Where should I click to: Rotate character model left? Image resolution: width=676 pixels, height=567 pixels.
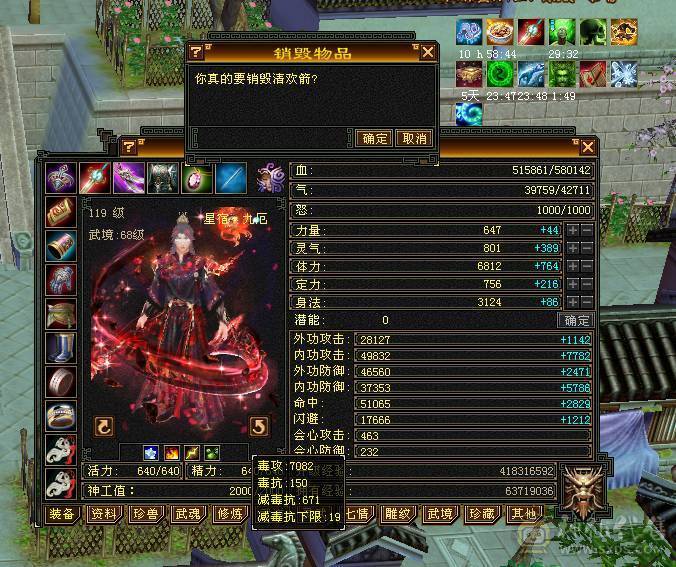click(x=104, y=427)
